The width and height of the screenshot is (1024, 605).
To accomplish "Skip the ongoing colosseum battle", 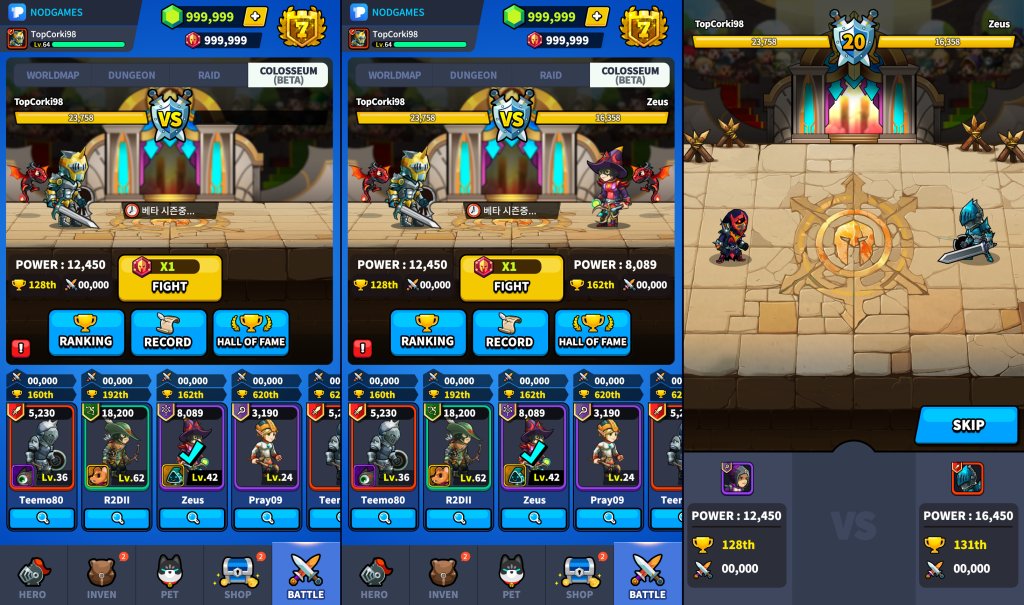I will (967, 425).
